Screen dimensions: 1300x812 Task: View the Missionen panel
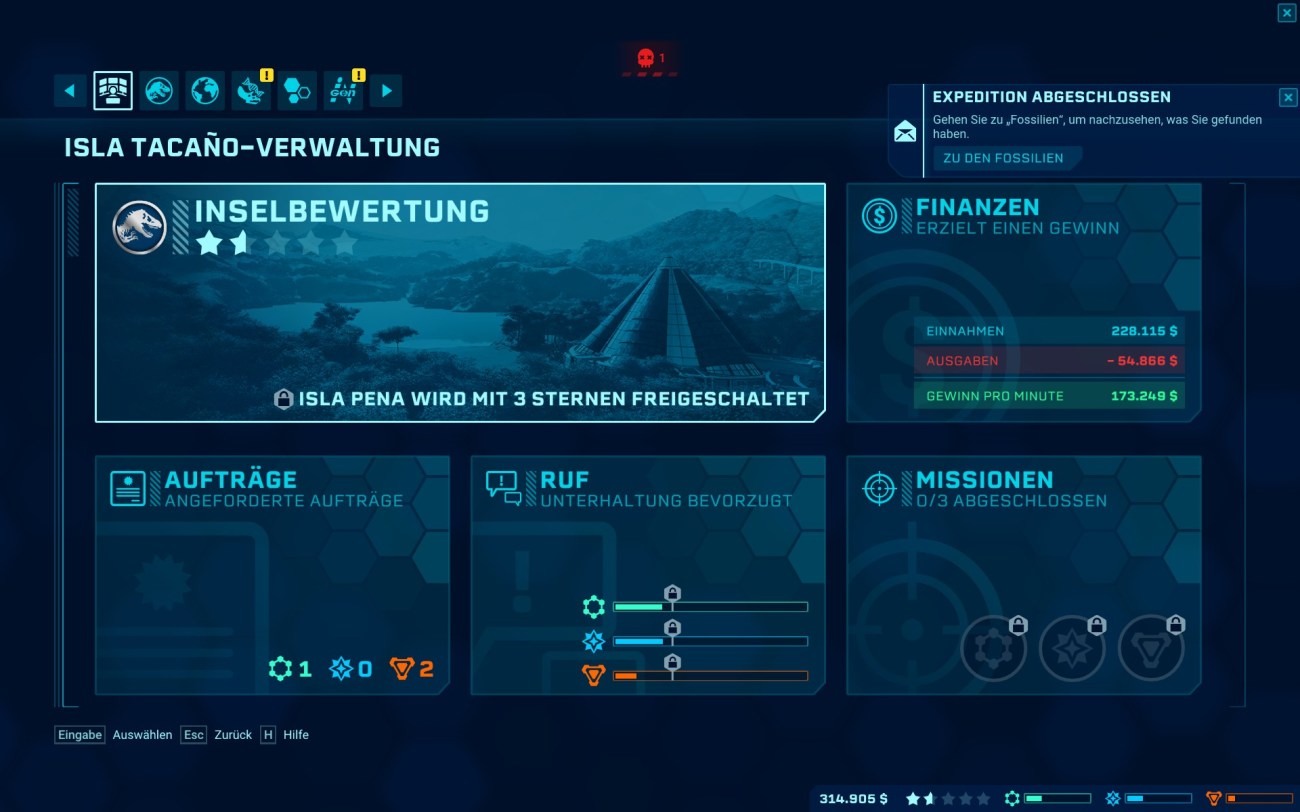(x=1023, y=574)
